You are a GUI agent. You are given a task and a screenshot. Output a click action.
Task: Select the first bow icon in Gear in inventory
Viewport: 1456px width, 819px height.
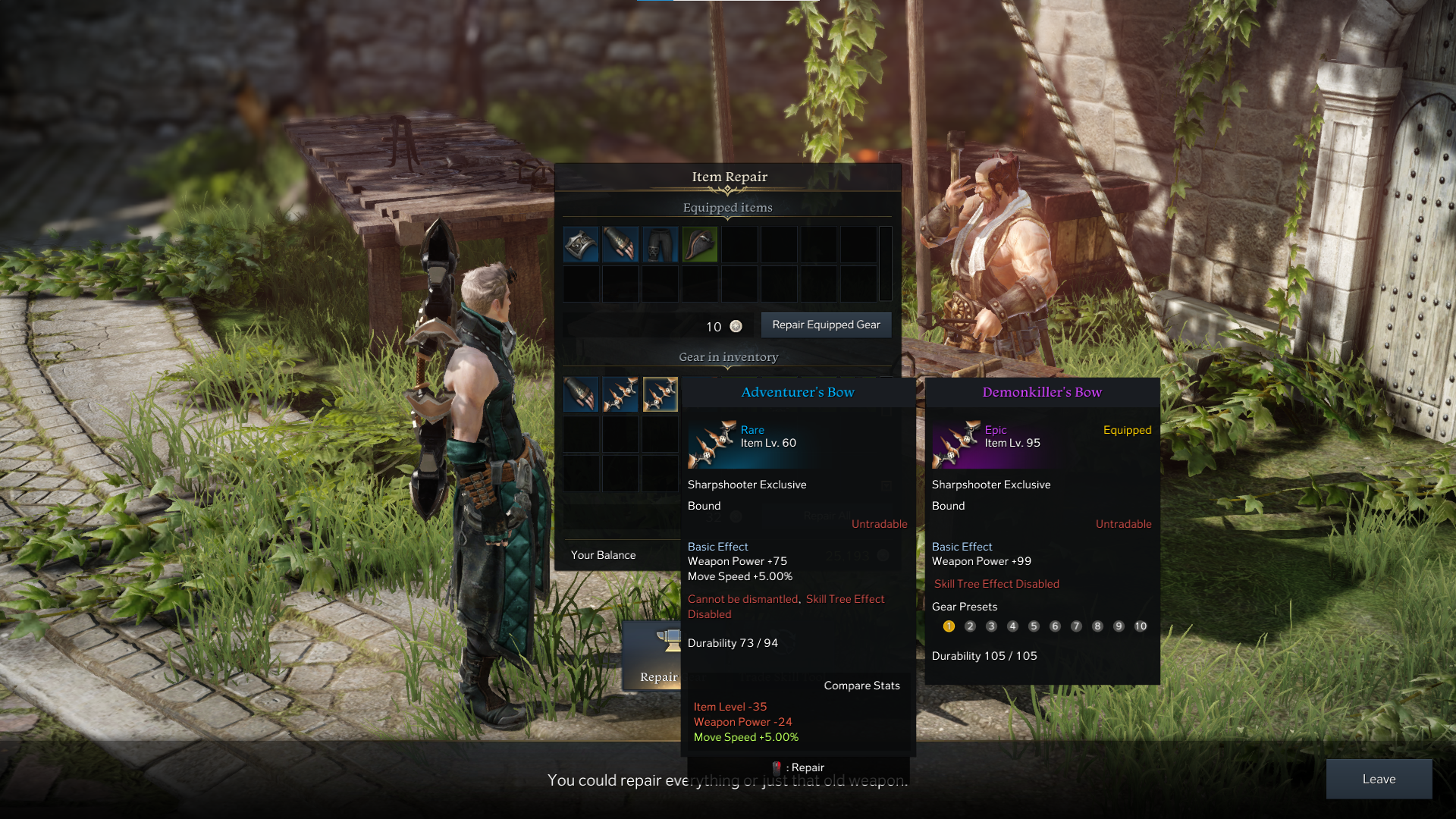[620, 395]
